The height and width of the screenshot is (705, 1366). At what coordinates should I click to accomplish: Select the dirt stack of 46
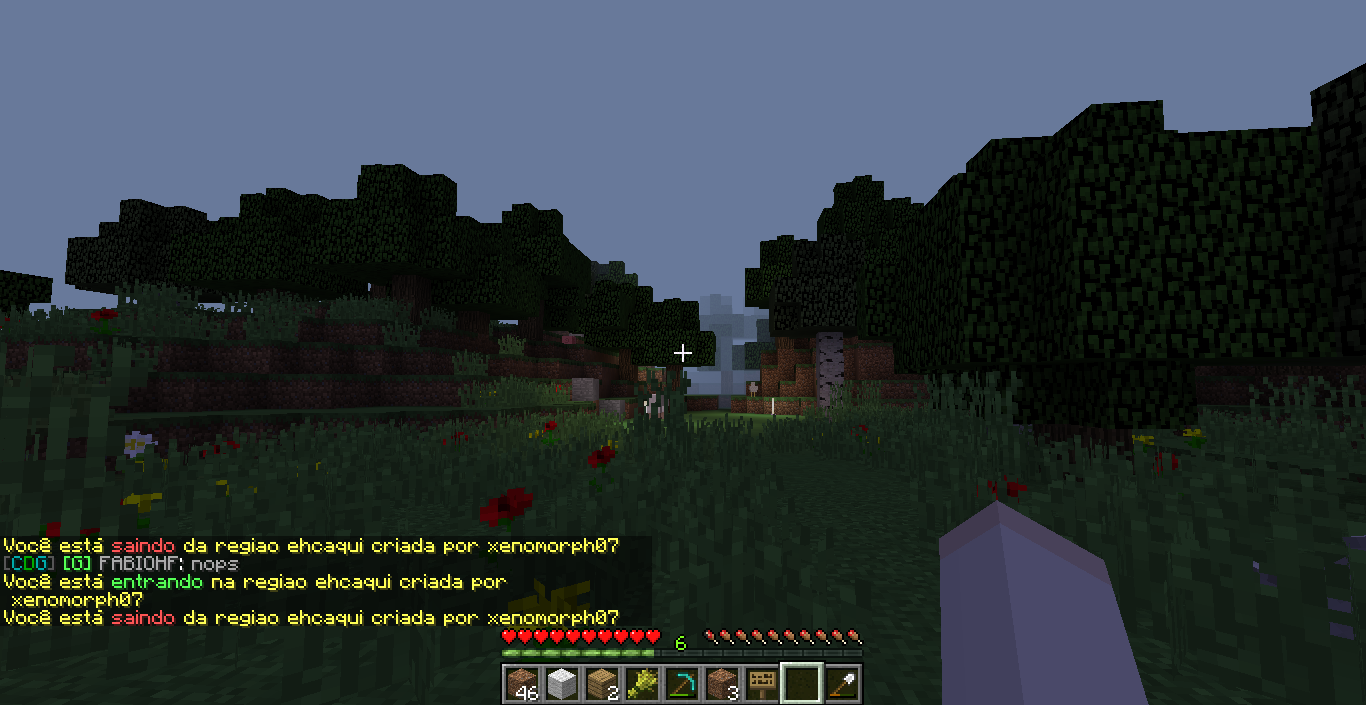pos(522,684)
